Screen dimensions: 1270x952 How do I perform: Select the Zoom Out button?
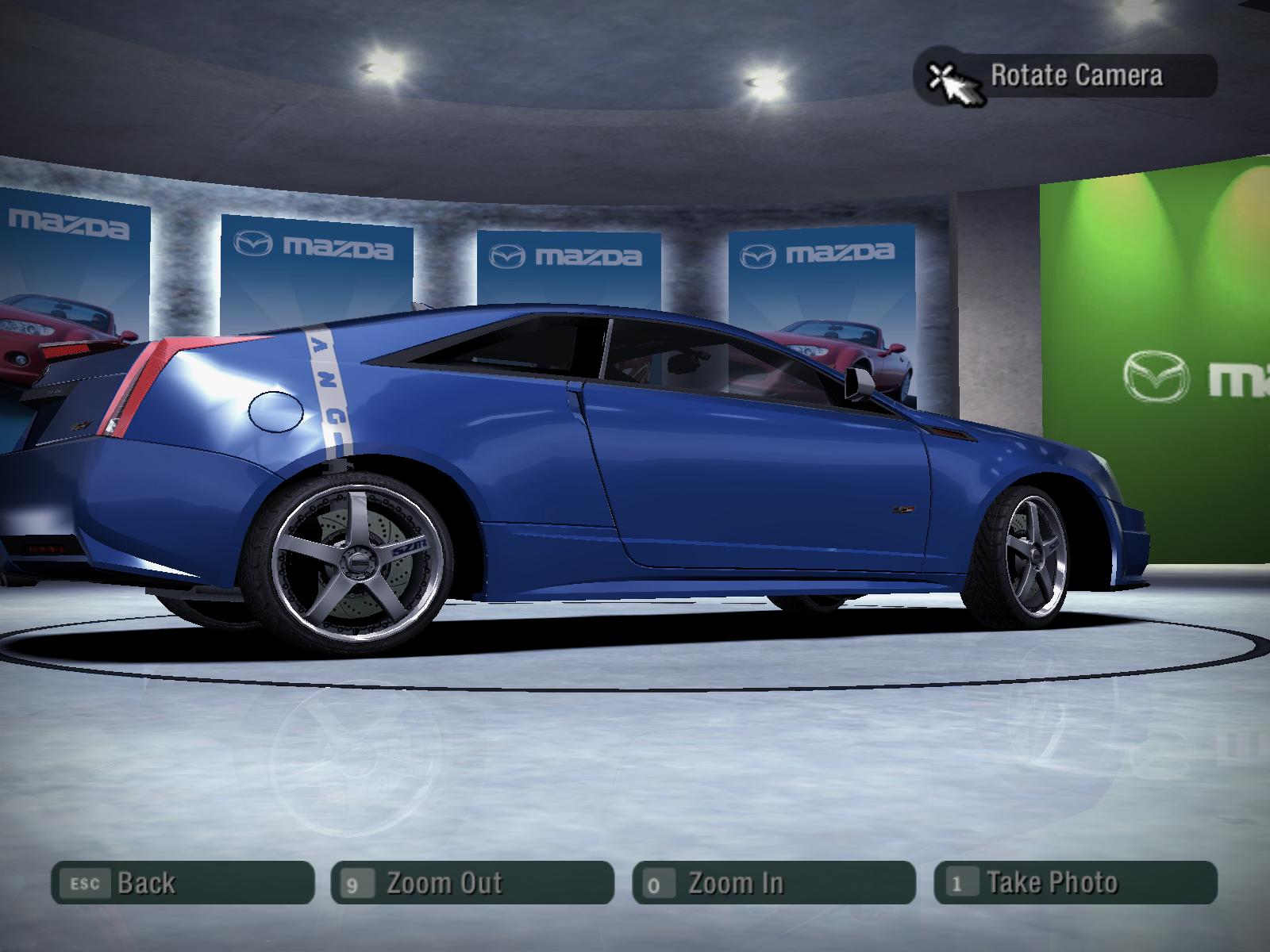[472, 883]
